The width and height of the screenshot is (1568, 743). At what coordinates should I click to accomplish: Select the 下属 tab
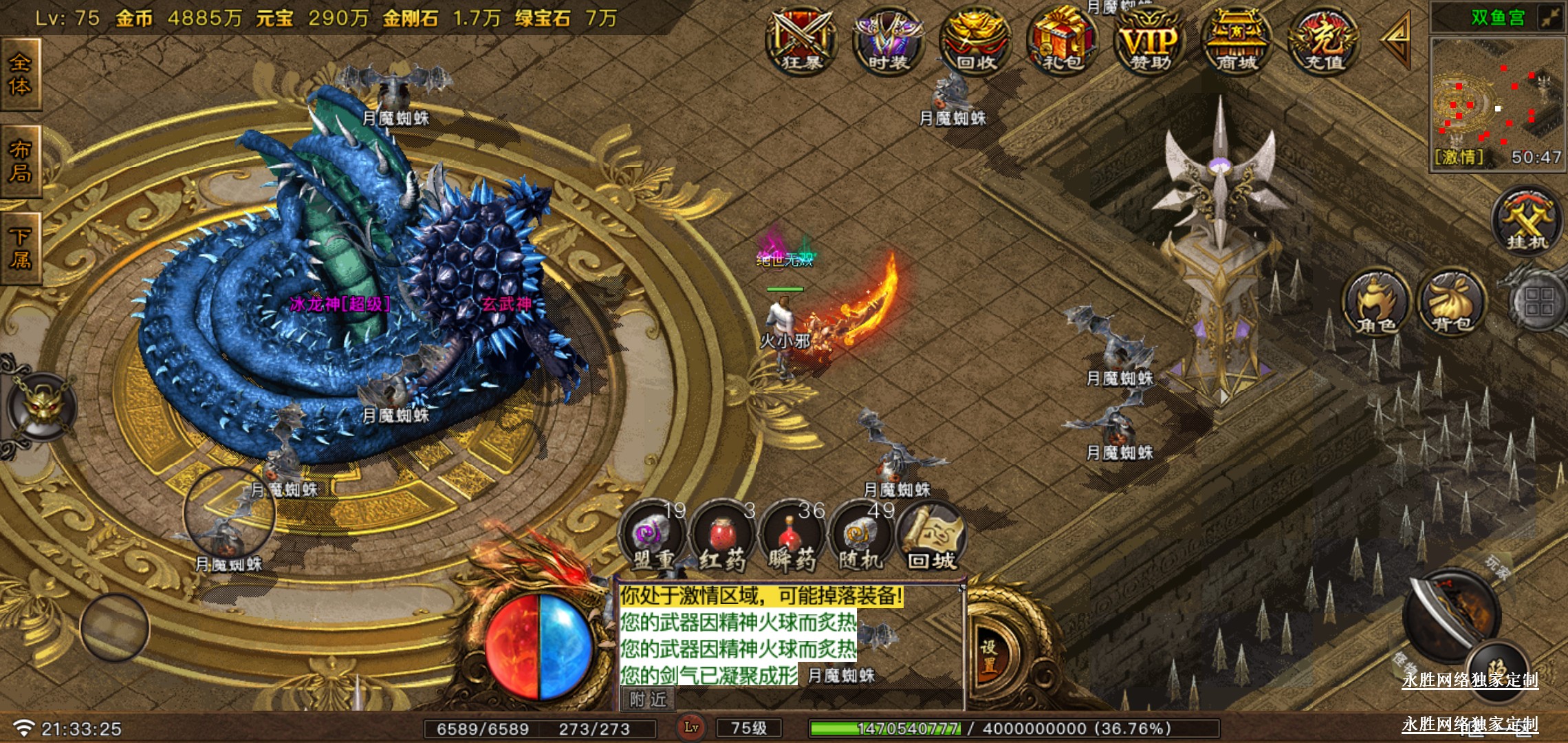pyautogui.click(x=21, y=249)
